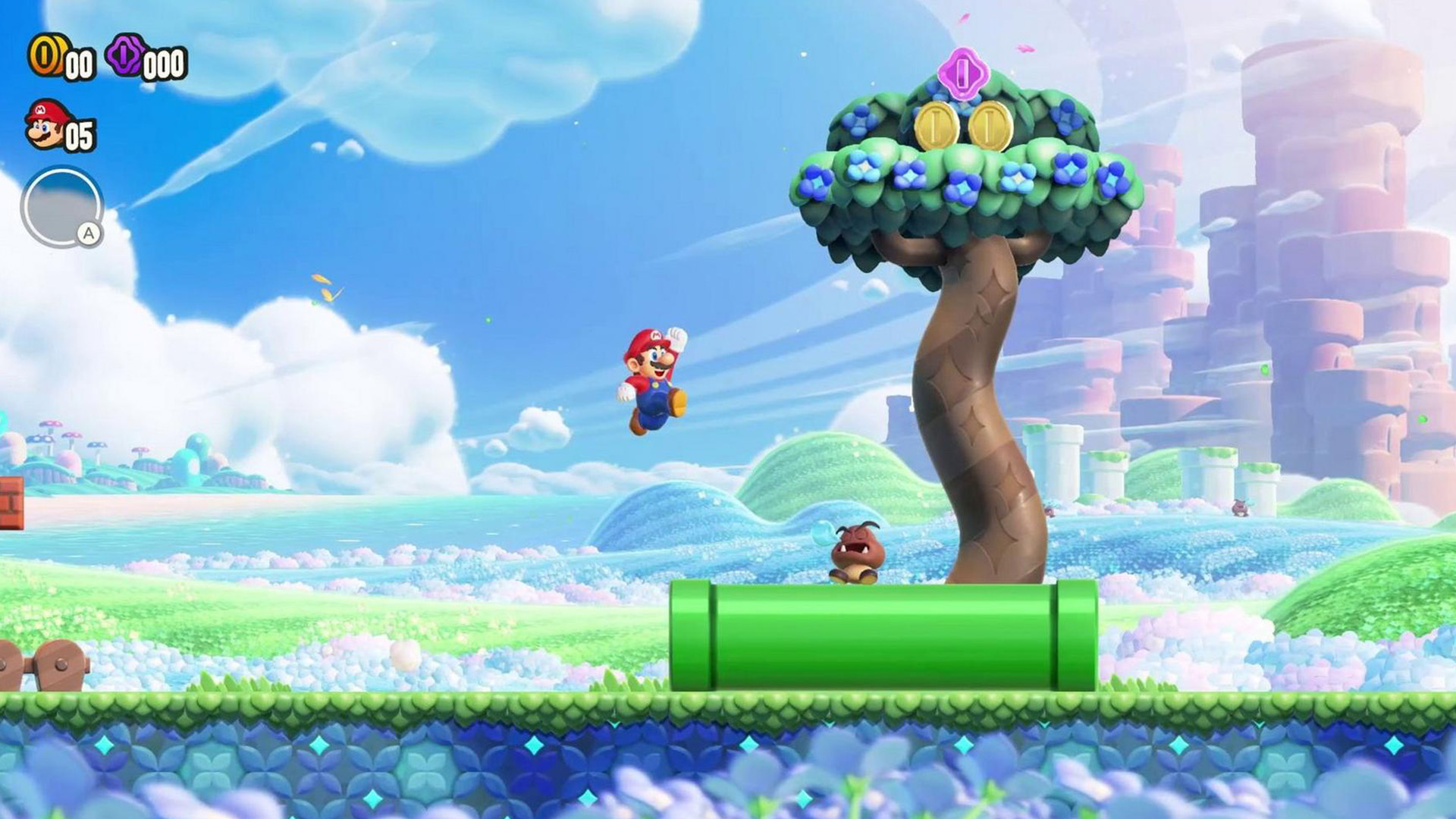
Task: Click the gold coin counter icon
Action: [x=45, y=55]
